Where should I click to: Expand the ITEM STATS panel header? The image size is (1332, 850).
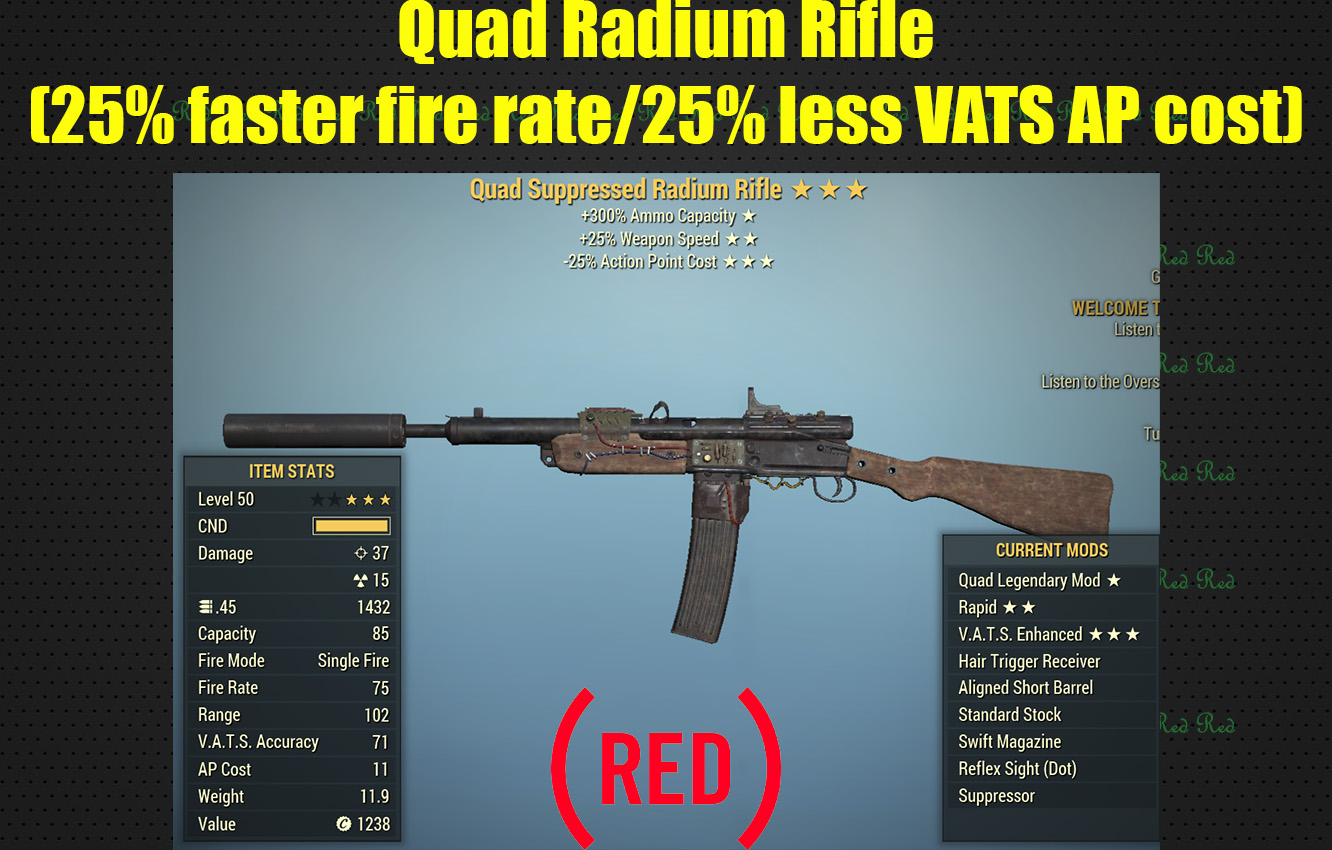291,471
